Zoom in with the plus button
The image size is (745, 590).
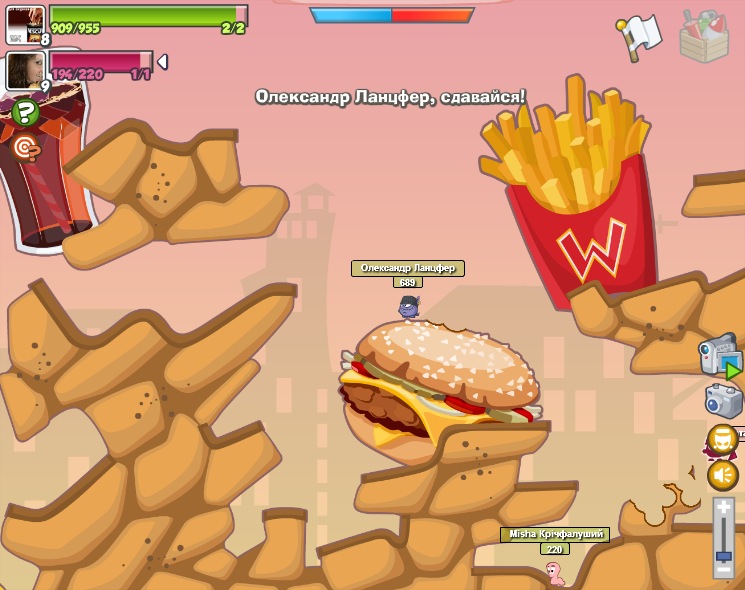click(x=723, y=509)
